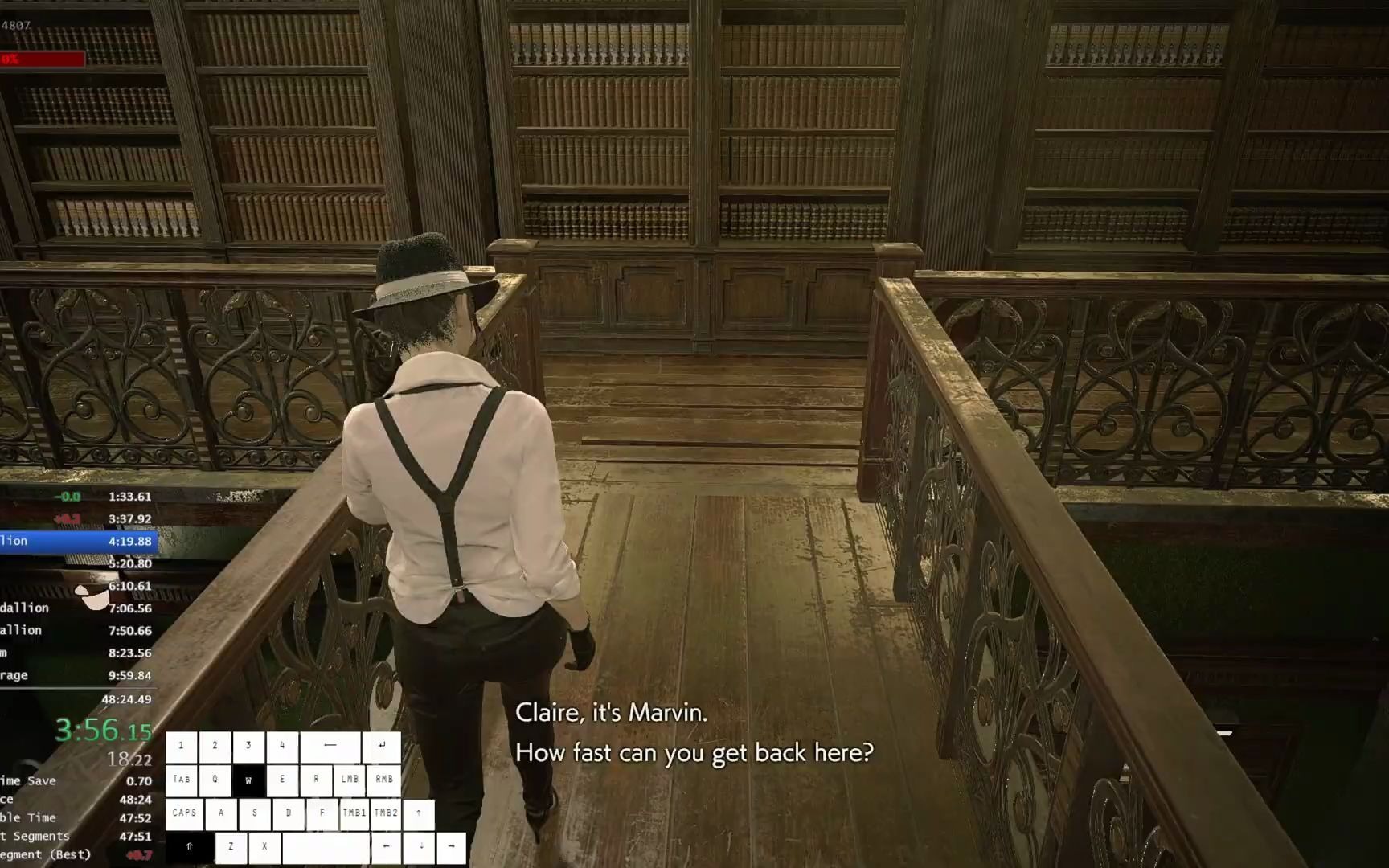Toggle the pressed Shift key on the overlay
1389x868 pixels.
pyautogui.click(x=189, y=846)
